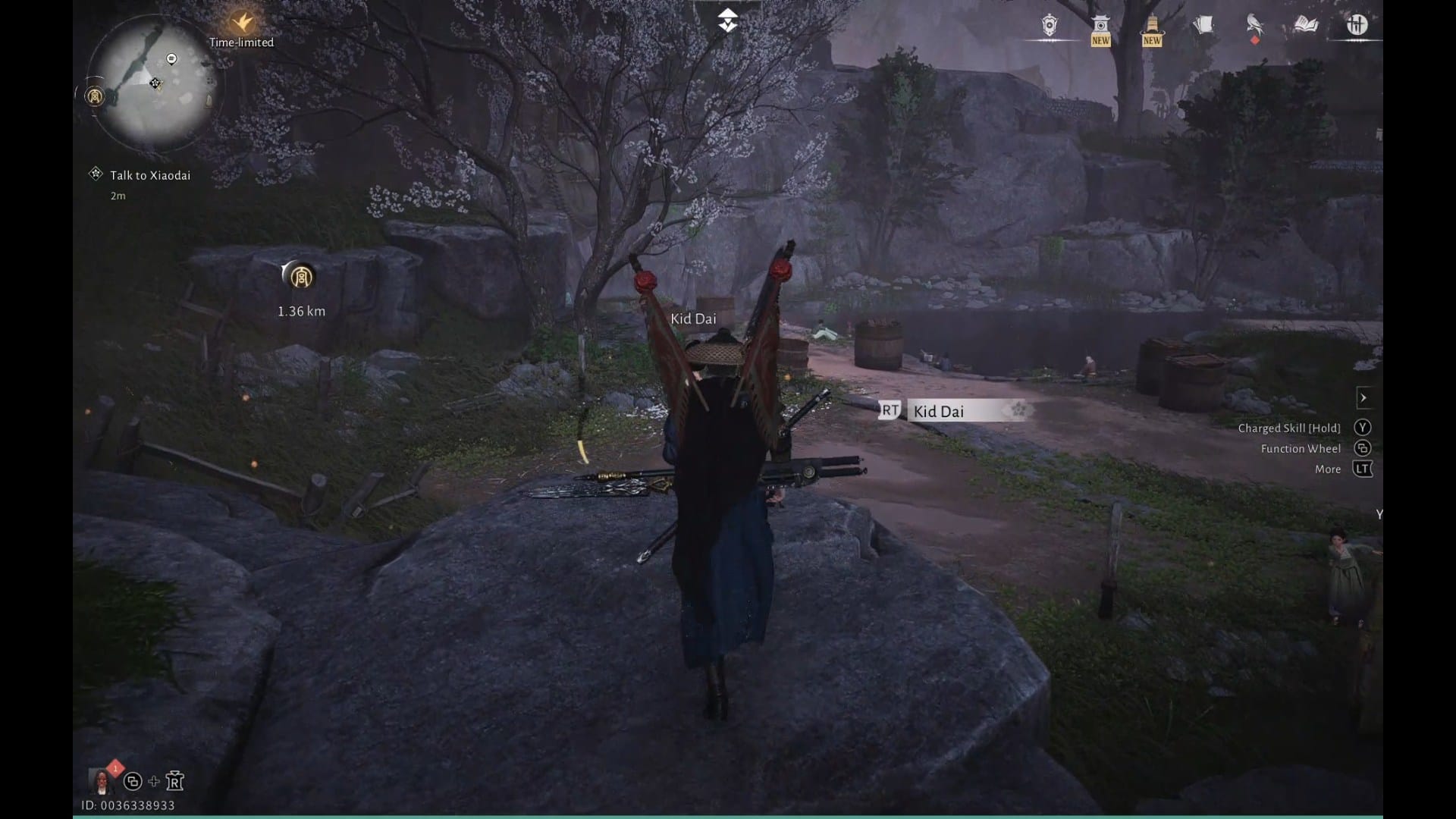
Task: Click the player portrait with notification badge
Action: (101, 780)
